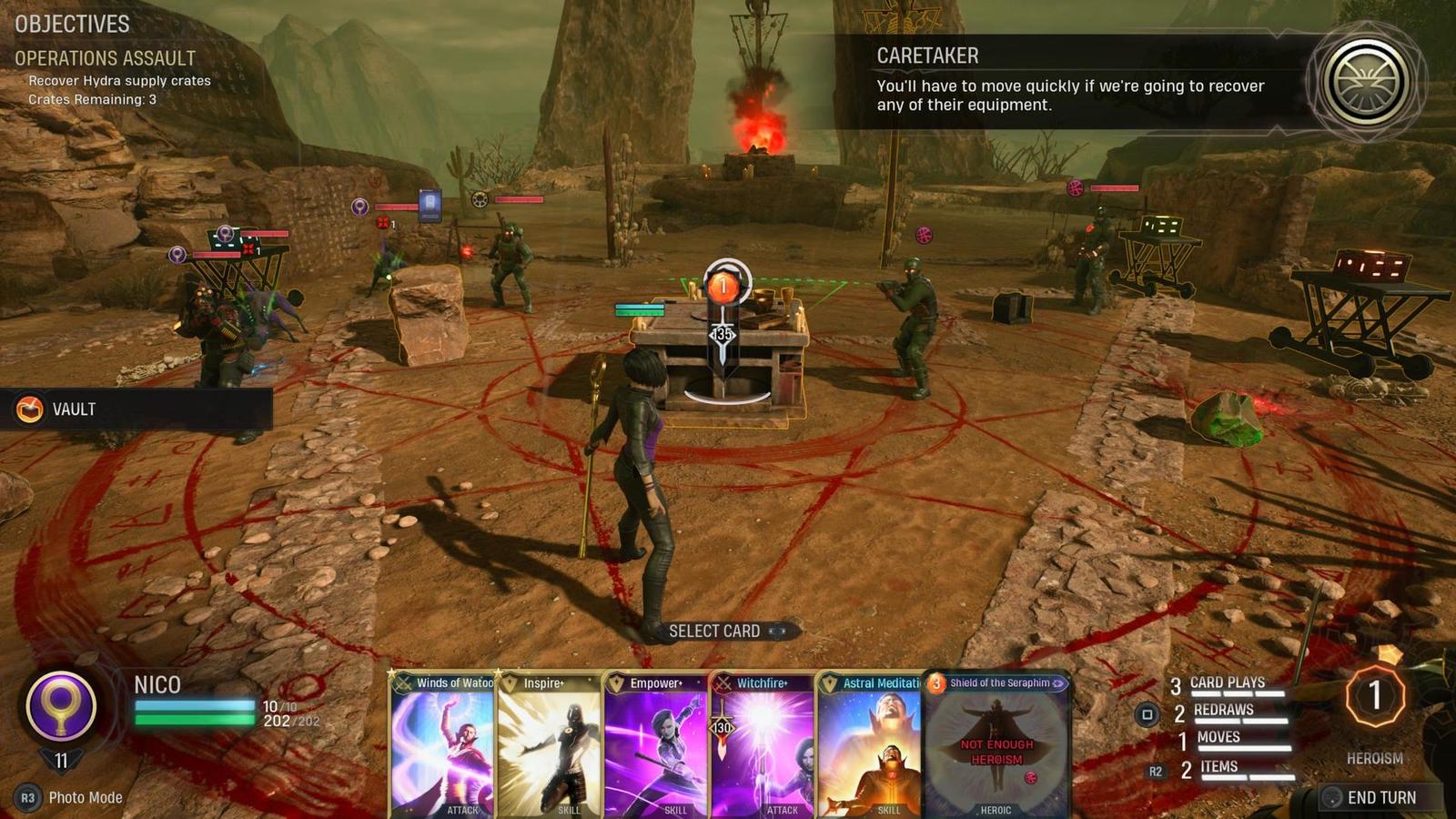Open the Items counter

[1218, 767]
